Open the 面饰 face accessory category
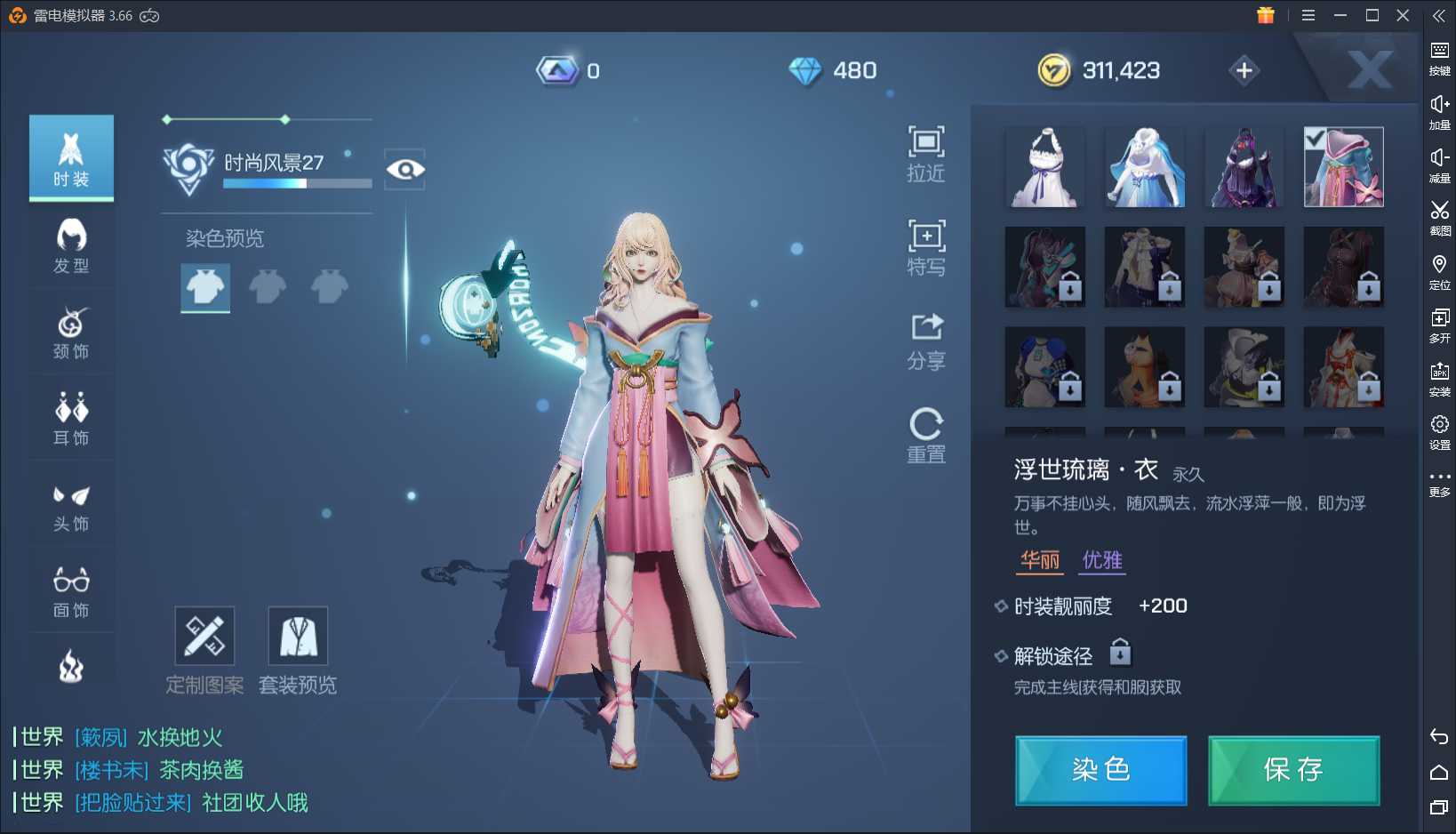 tap(71, 590)
